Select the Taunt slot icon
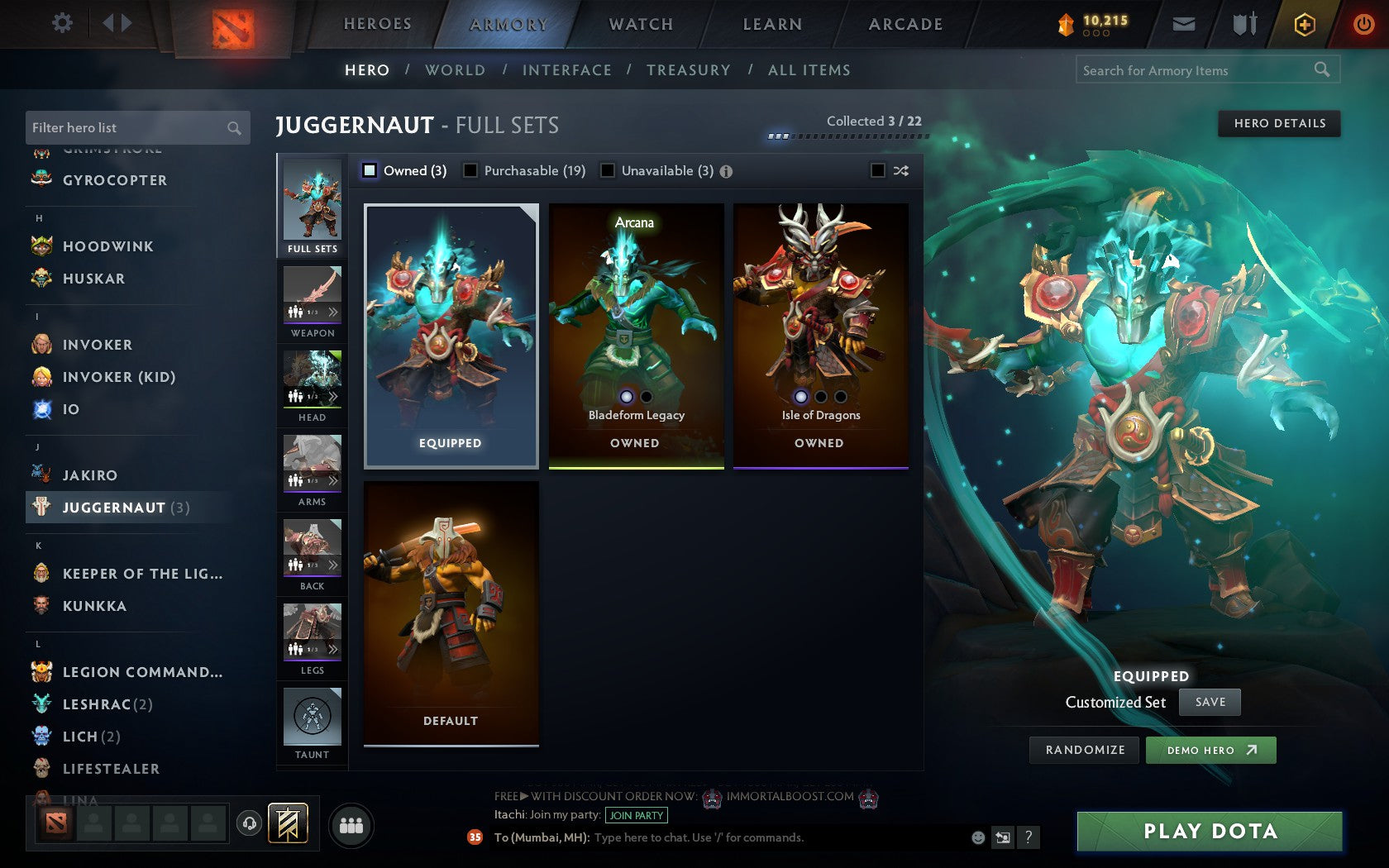 point(312,716)
